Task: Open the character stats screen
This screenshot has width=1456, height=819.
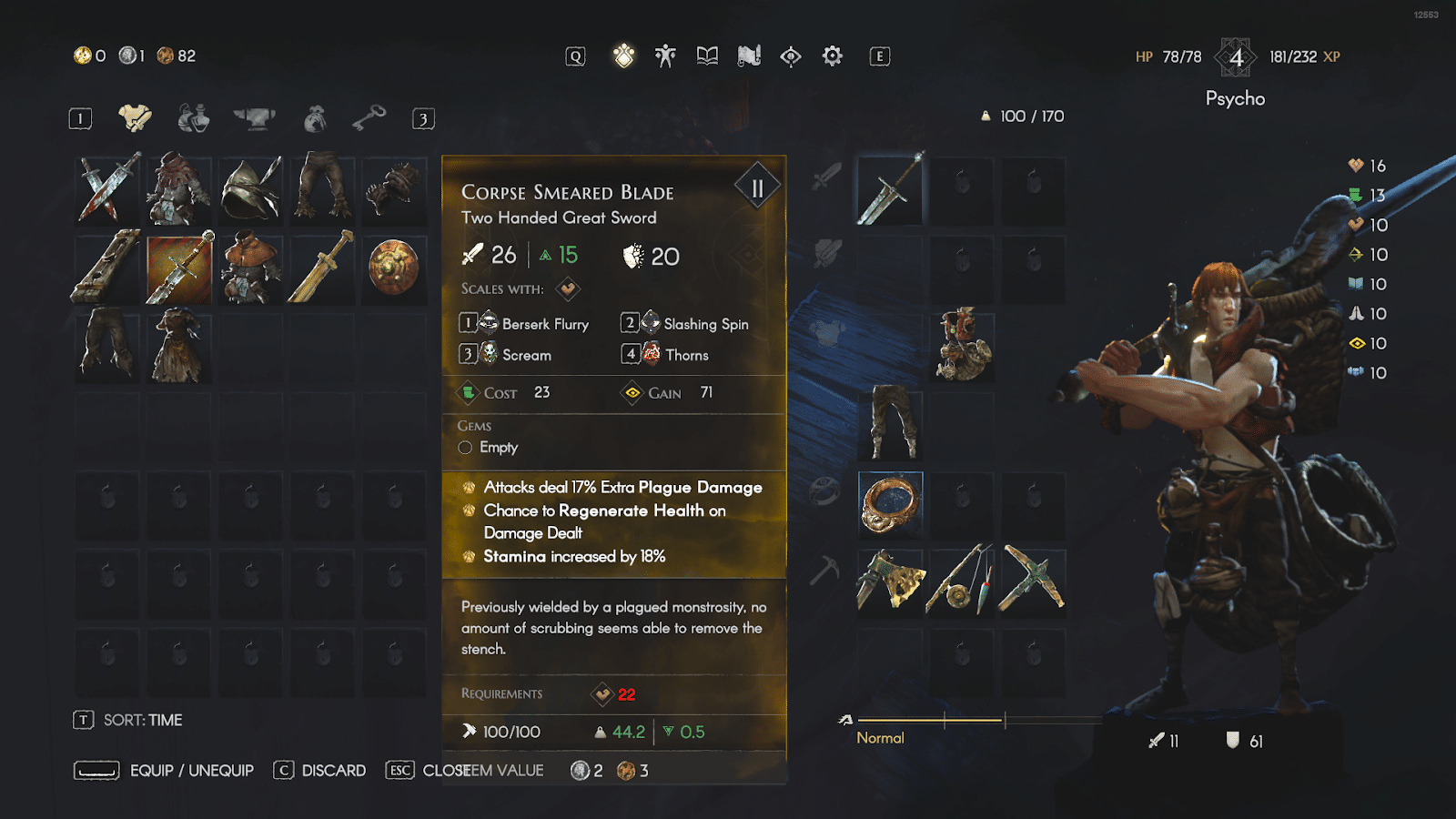Action: (665, 56)
